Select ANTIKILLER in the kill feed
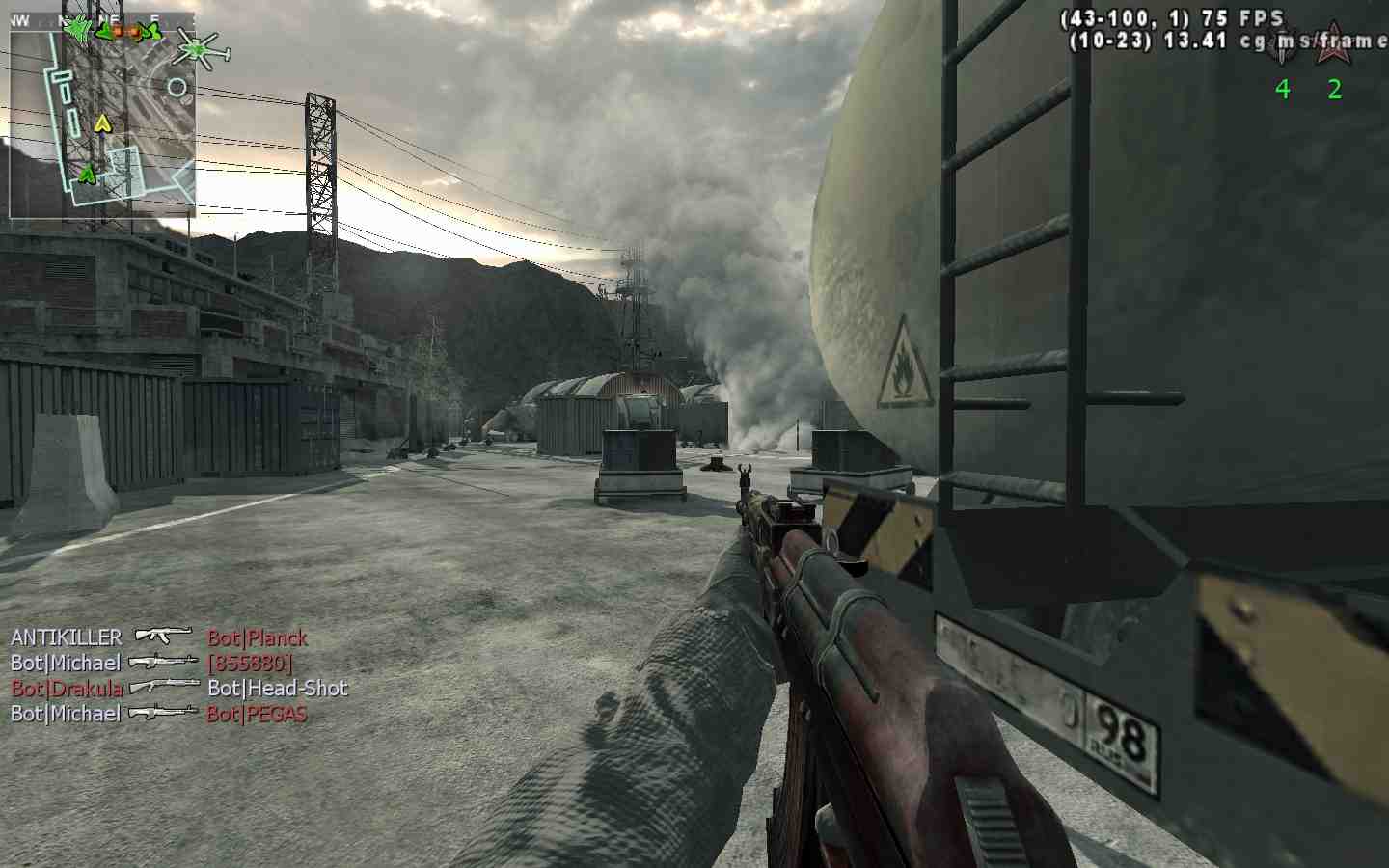Image resolution: width=1389 pixels, height=868 pixels. [67, 637]
